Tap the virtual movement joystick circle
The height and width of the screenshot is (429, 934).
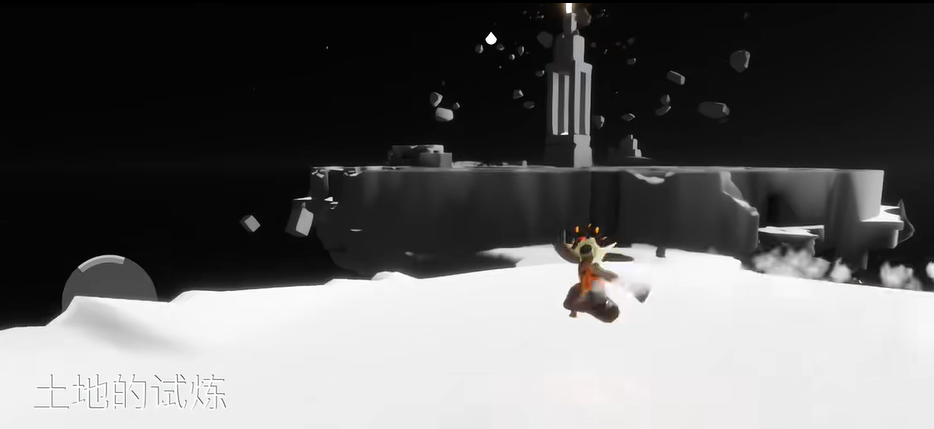pos(109,283)
